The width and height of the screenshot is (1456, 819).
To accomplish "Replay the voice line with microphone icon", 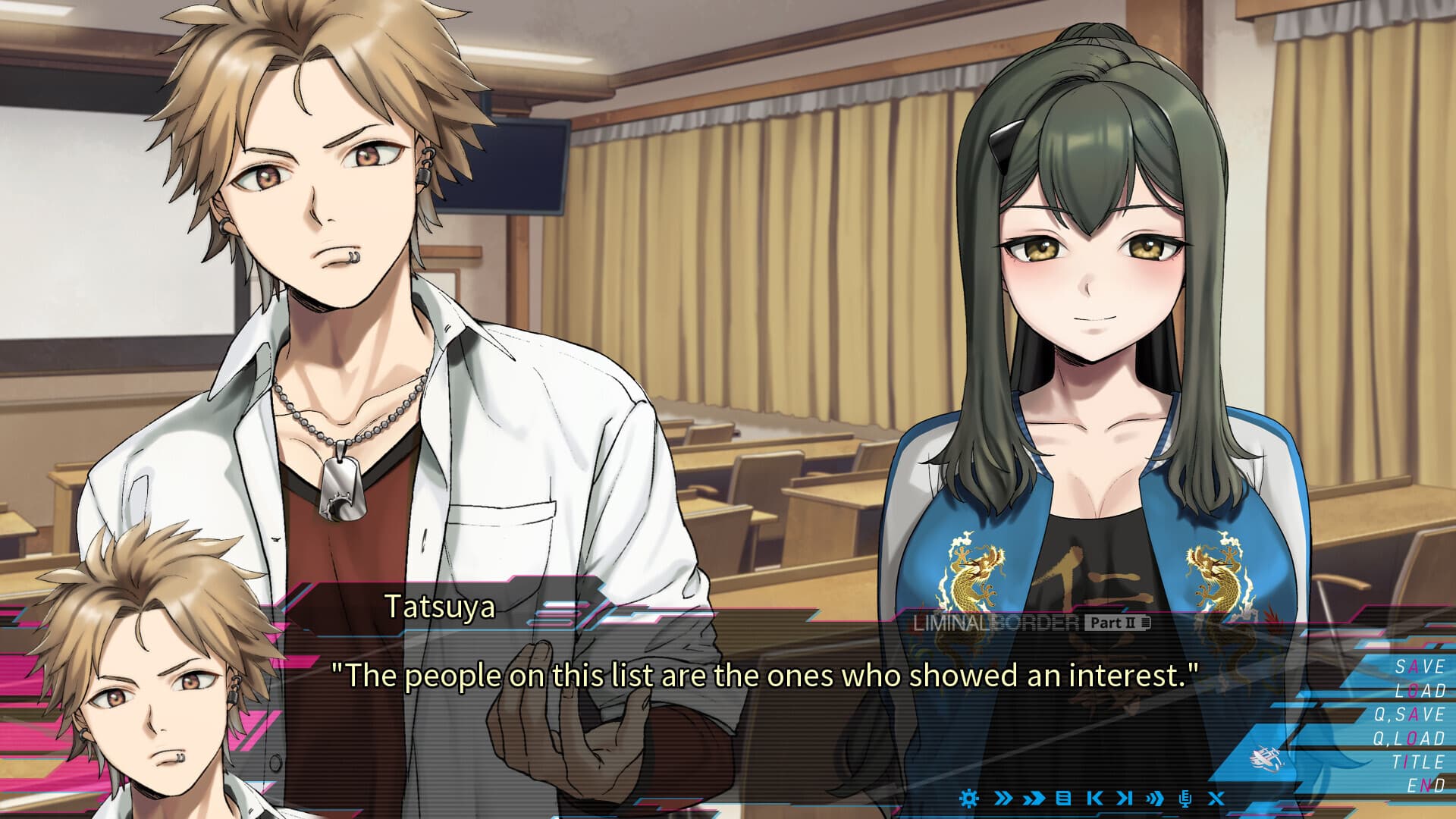I will point(1185,798).
